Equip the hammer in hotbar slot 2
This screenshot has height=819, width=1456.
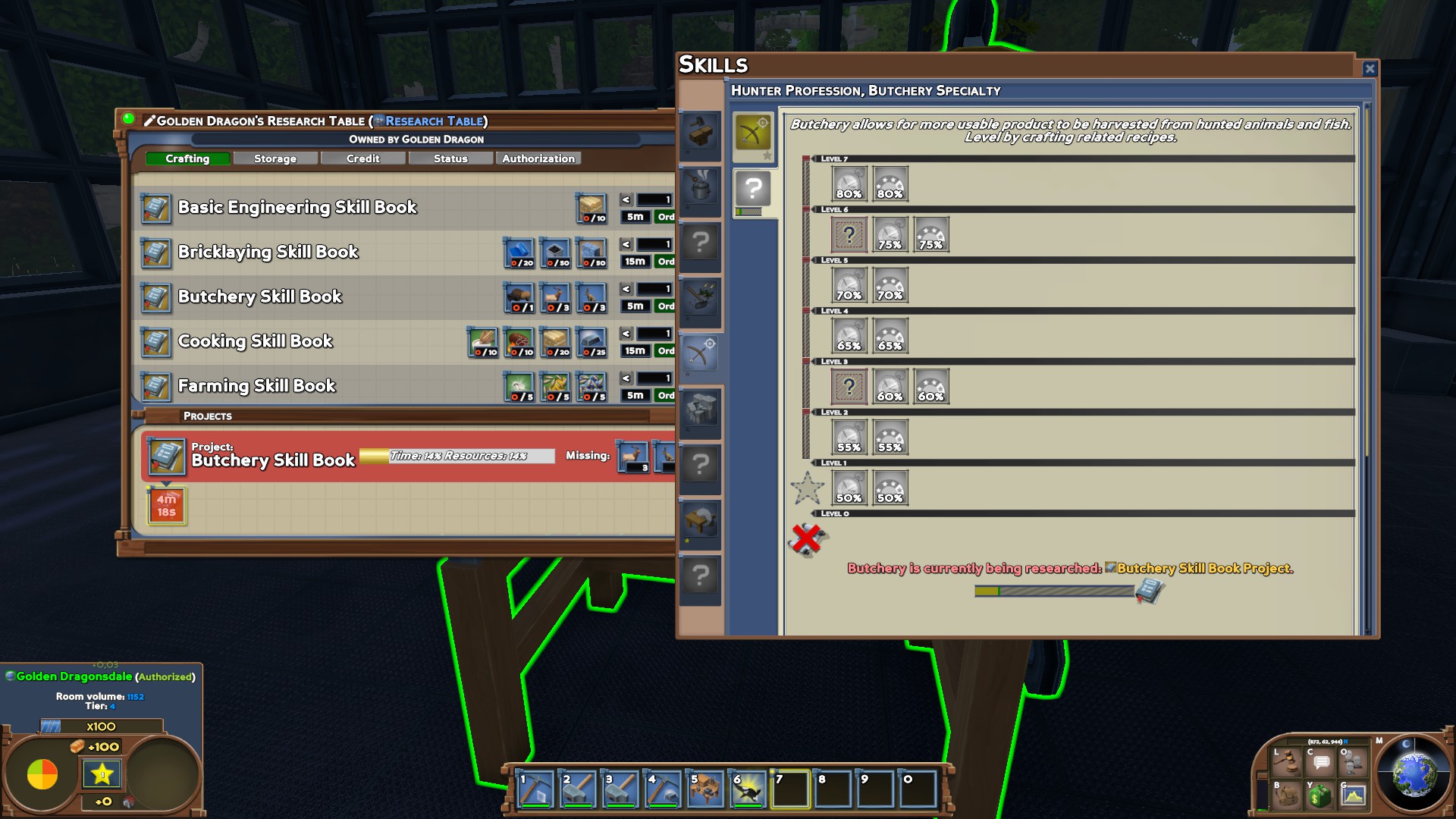577,789
